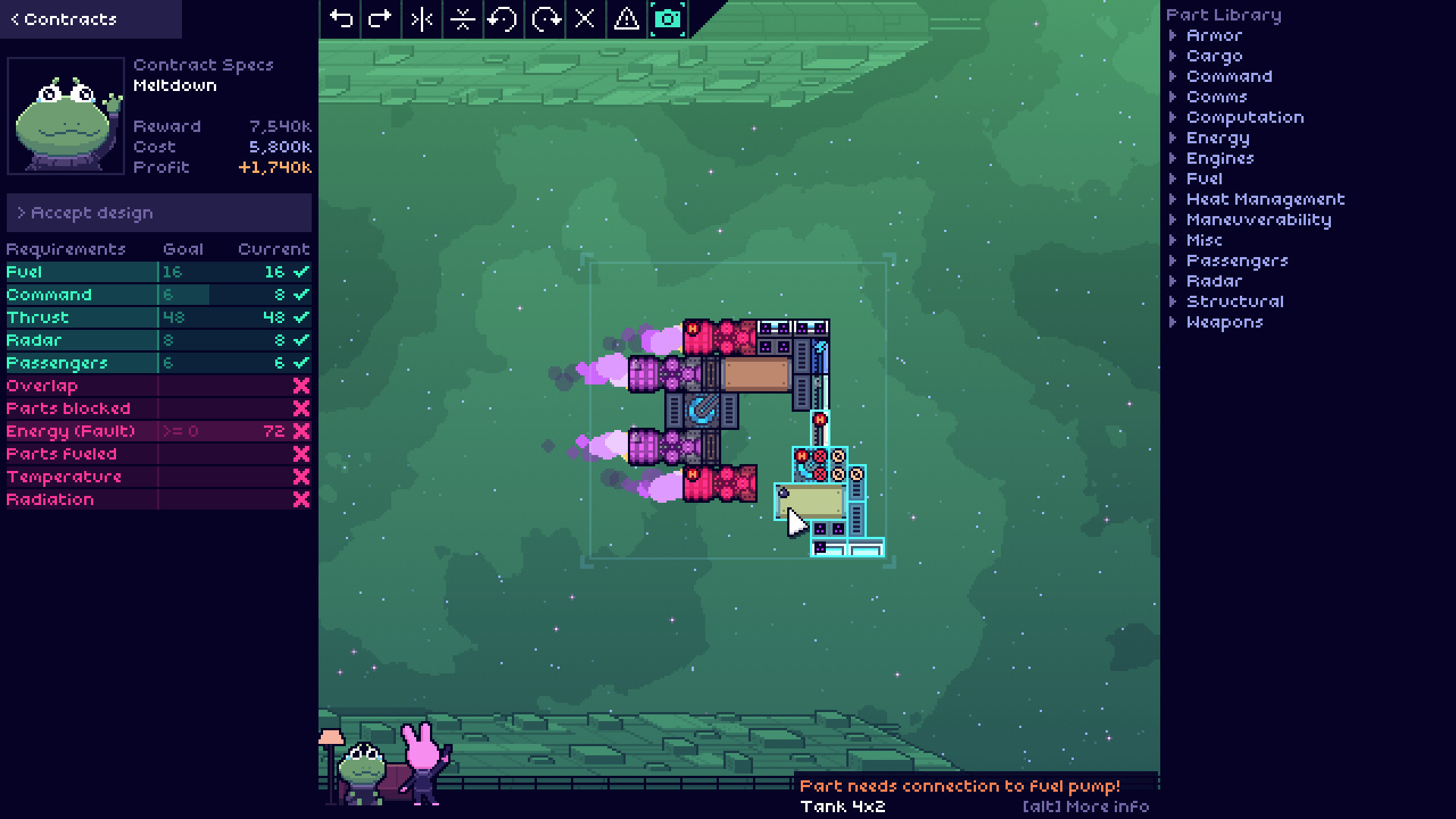Activate the camera screenshot tool
The width and height of the screenshot is (1456, 819).
(x=668, y=19)
